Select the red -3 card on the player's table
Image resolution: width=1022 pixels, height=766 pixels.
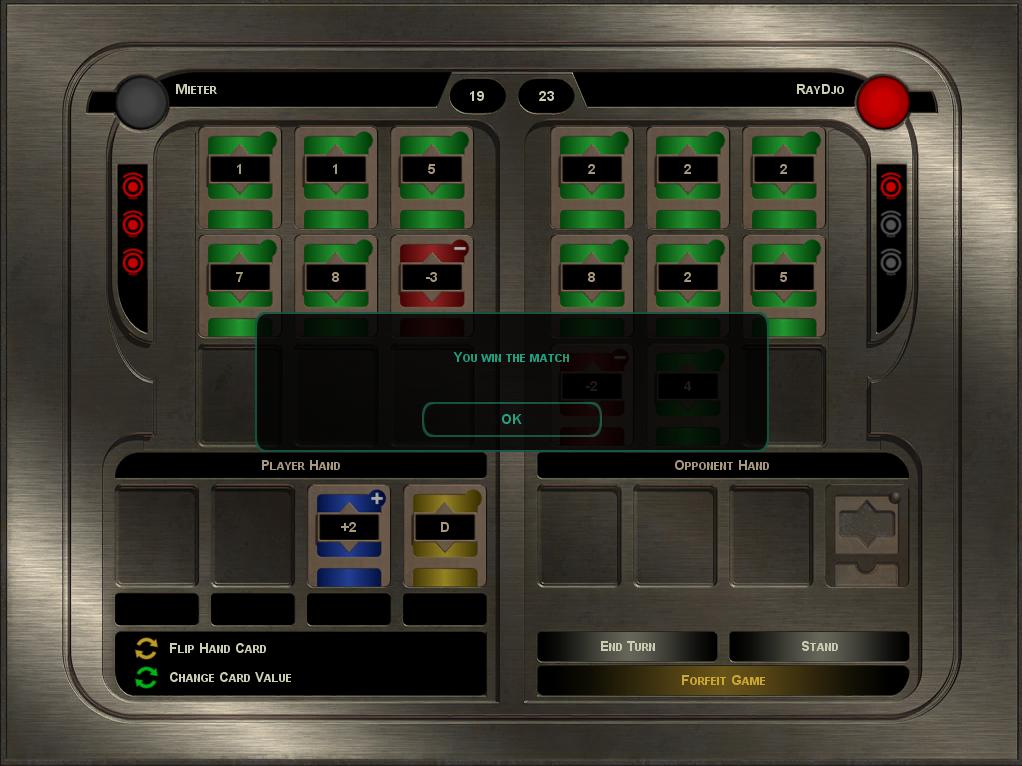(431, 275)
